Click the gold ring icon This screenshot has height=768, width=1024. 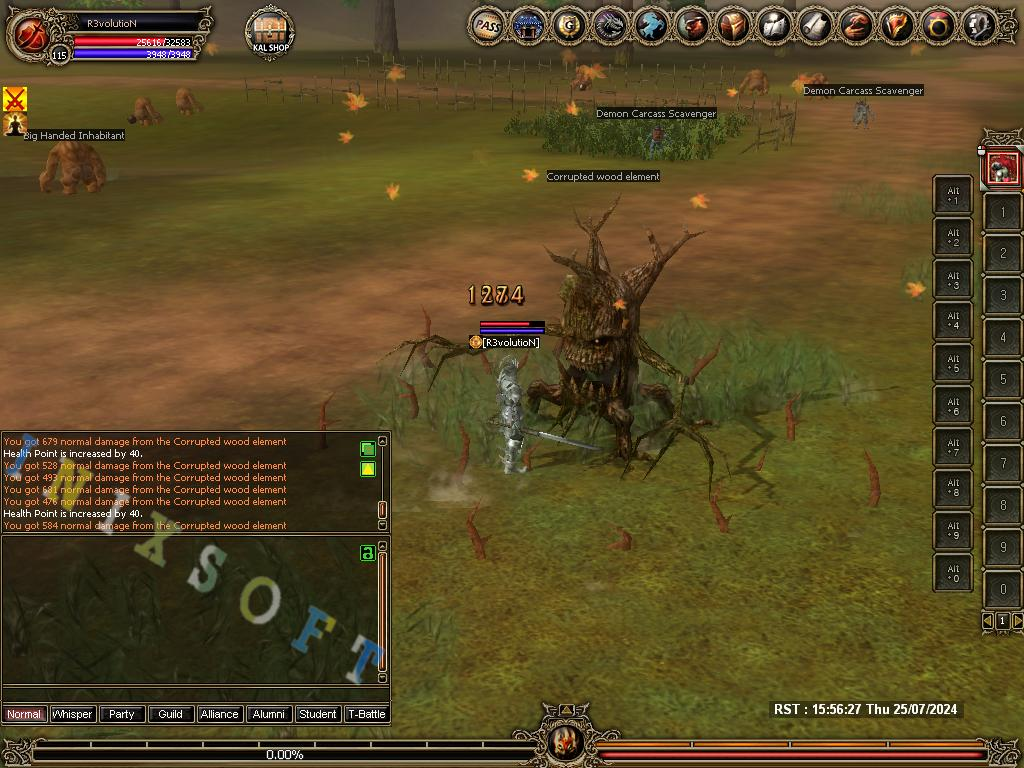click(938, 26)
